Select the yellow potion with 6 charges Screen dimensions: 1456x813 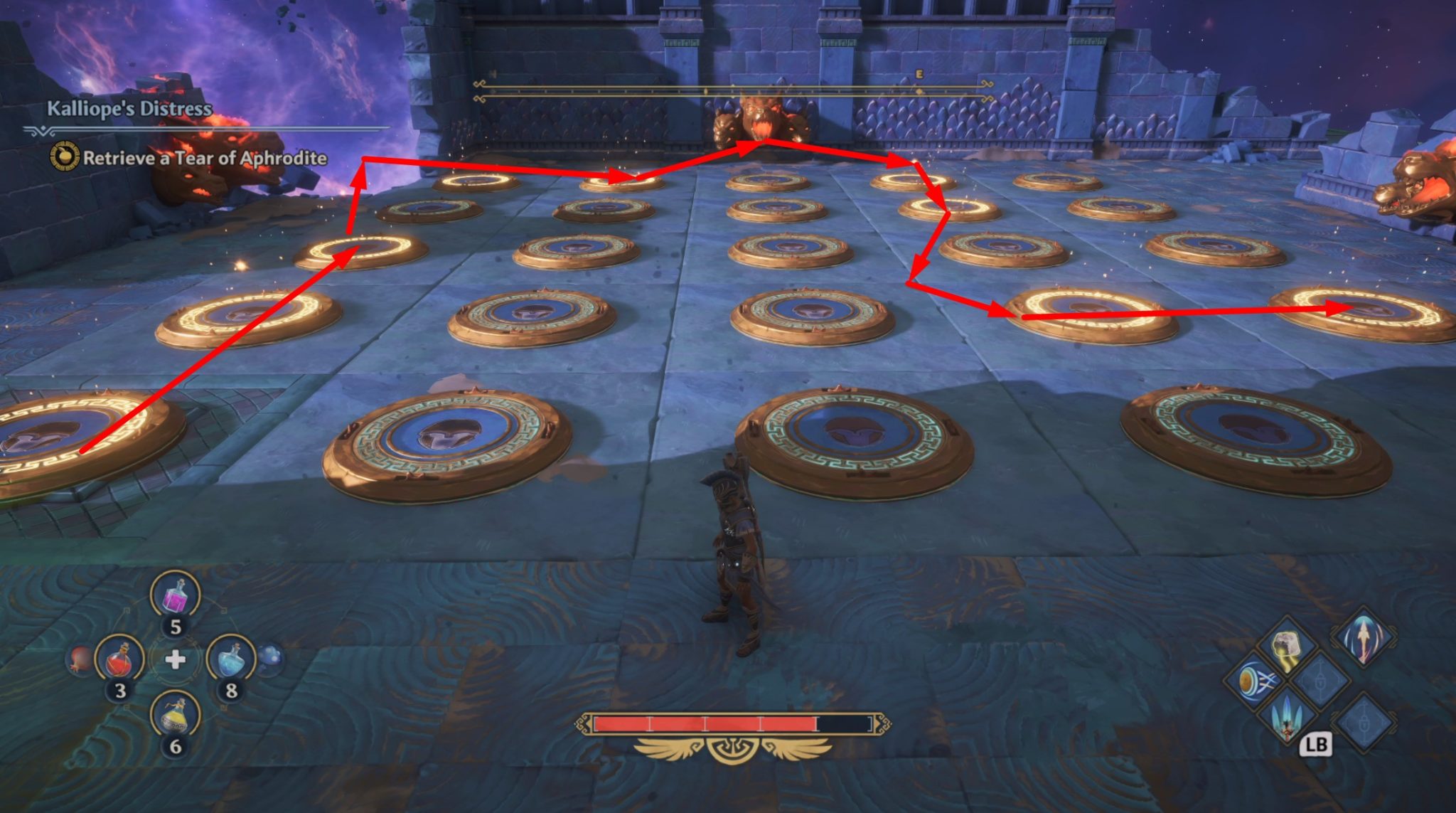176,714
